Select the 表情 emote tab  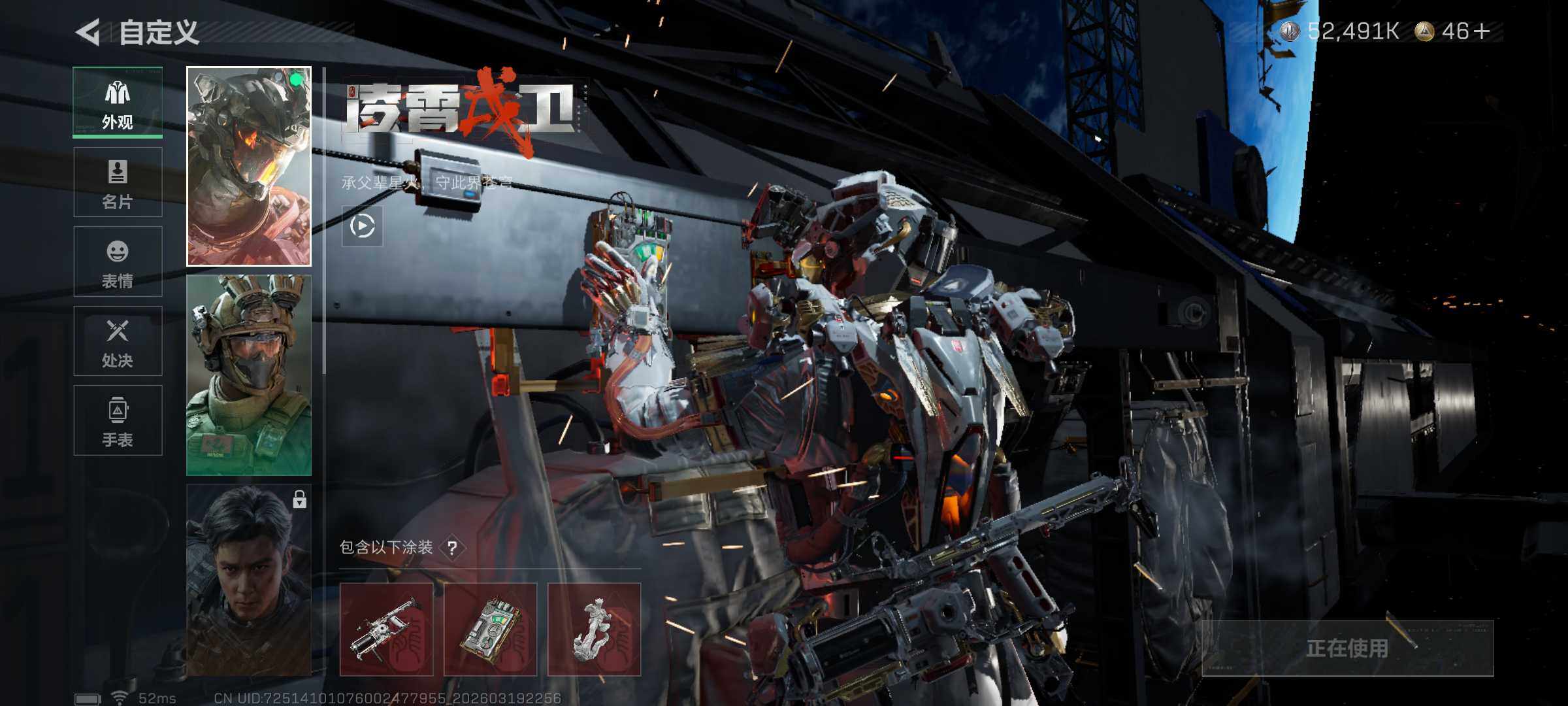118,261
